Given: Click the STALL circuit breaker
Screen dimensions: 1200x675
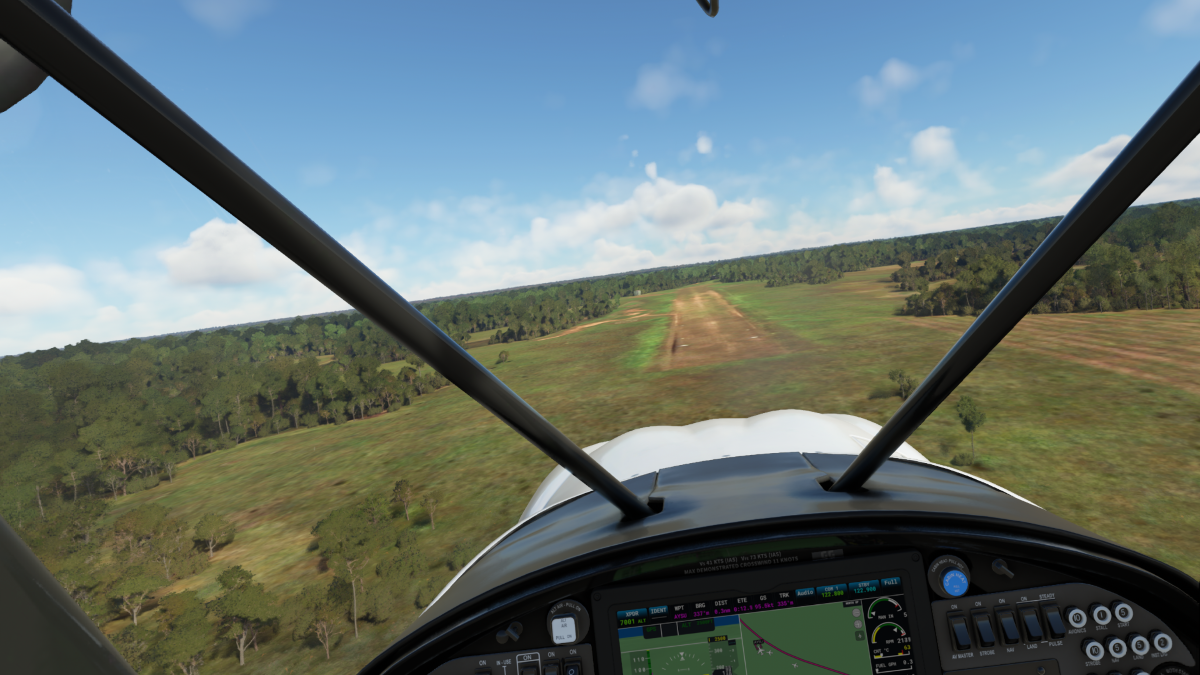Looking at the screenshot, I should pyautogui.click(x=1101, y=614).
